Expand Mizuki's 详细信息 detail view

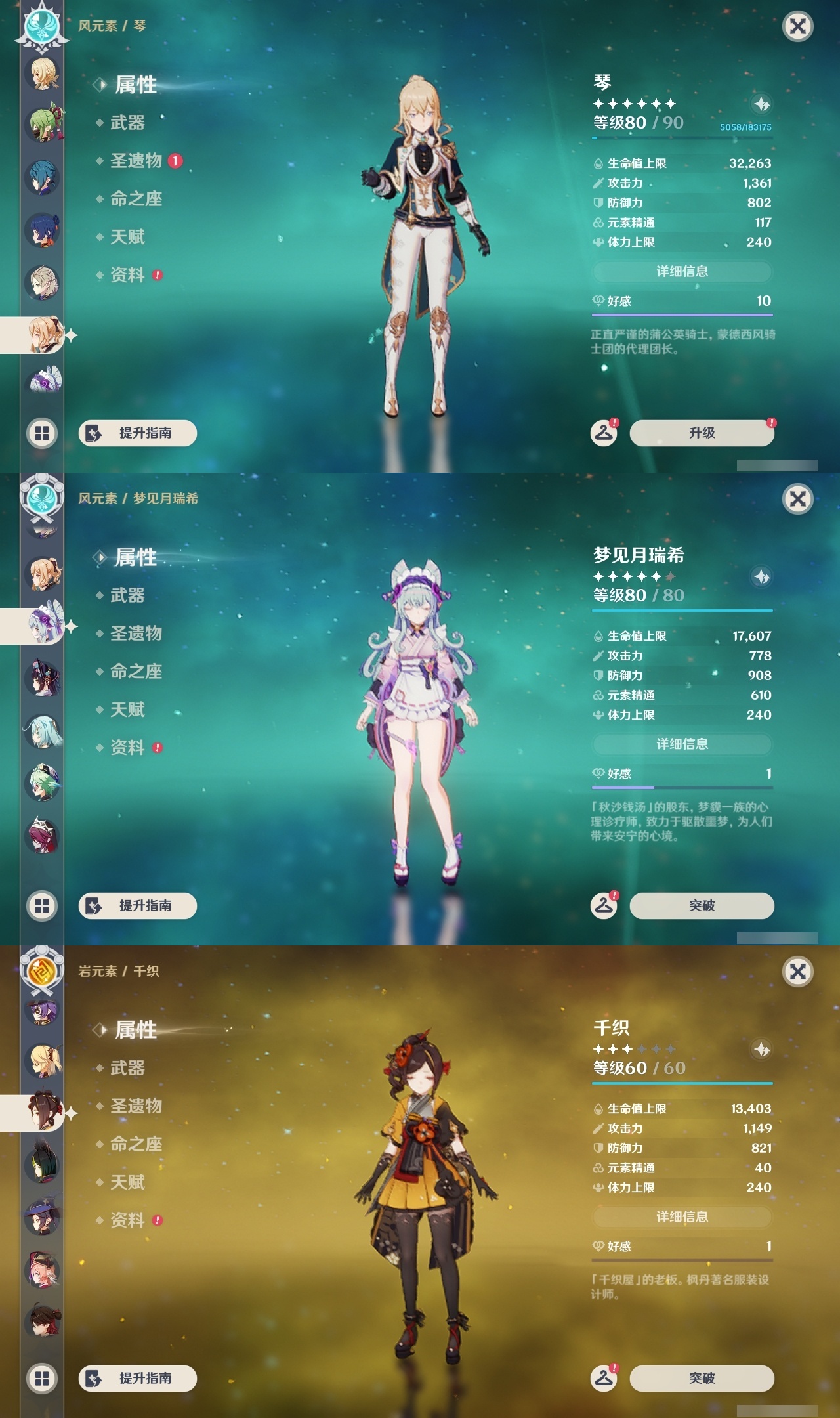click(682, 744)
